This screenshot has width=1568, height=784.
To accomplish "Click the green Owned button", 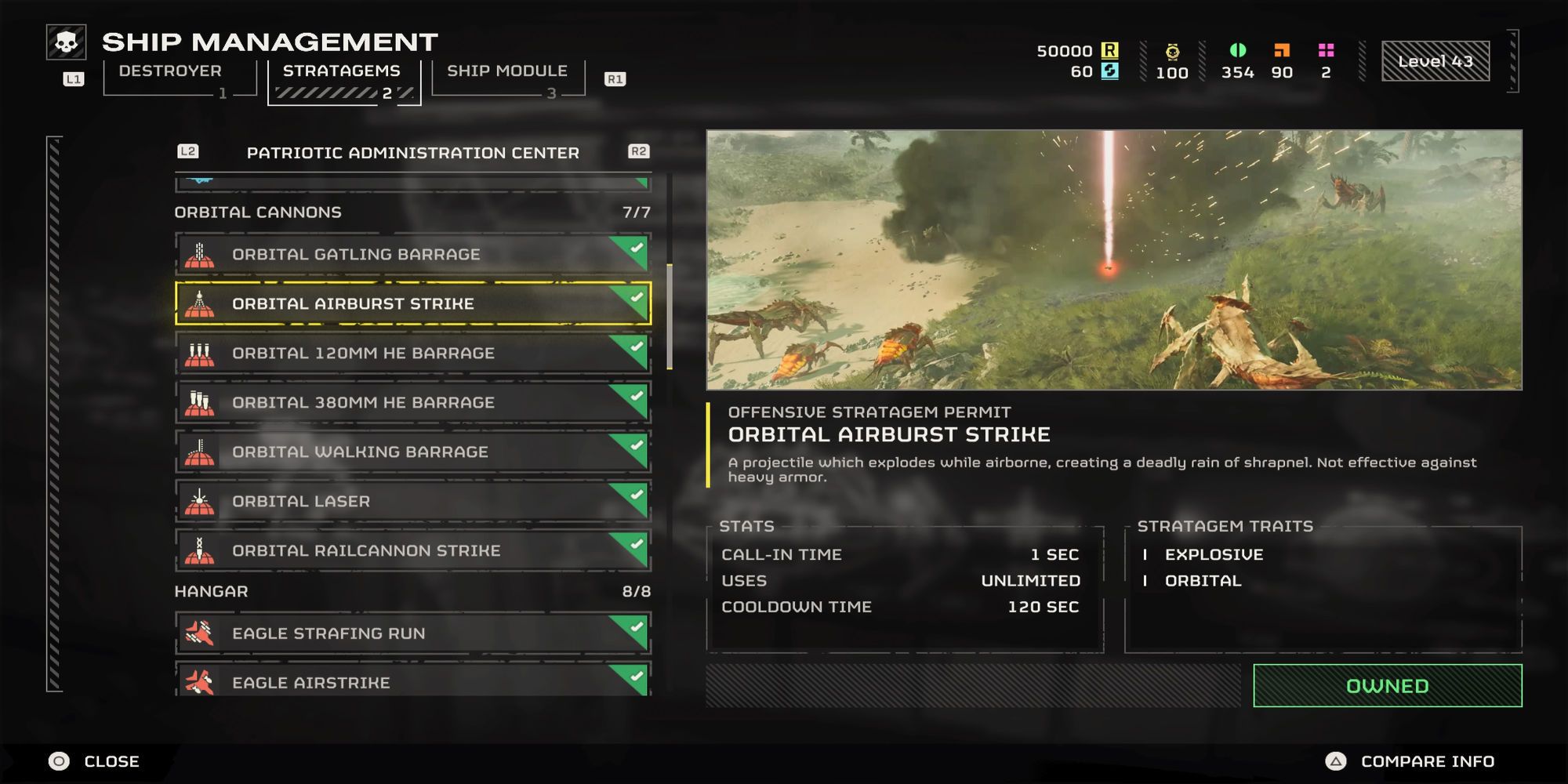I will tap(1387, 686).
